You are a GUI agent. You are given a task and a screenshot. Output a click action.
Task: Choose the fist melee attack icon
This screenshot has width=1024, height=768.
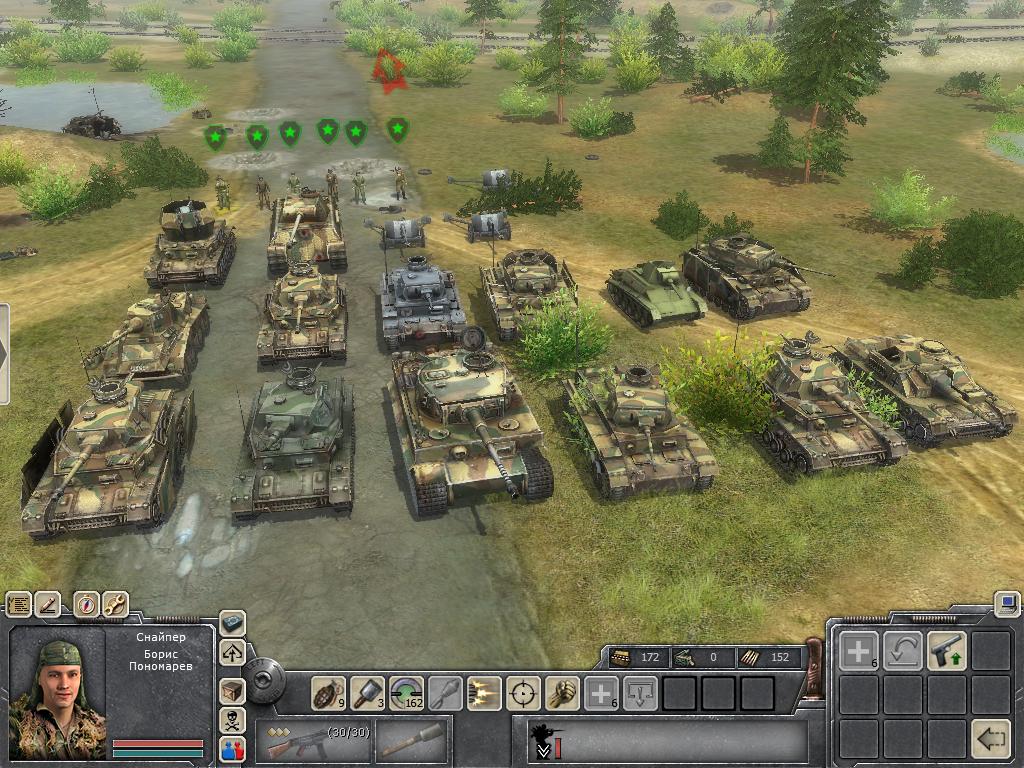(562, 692)
